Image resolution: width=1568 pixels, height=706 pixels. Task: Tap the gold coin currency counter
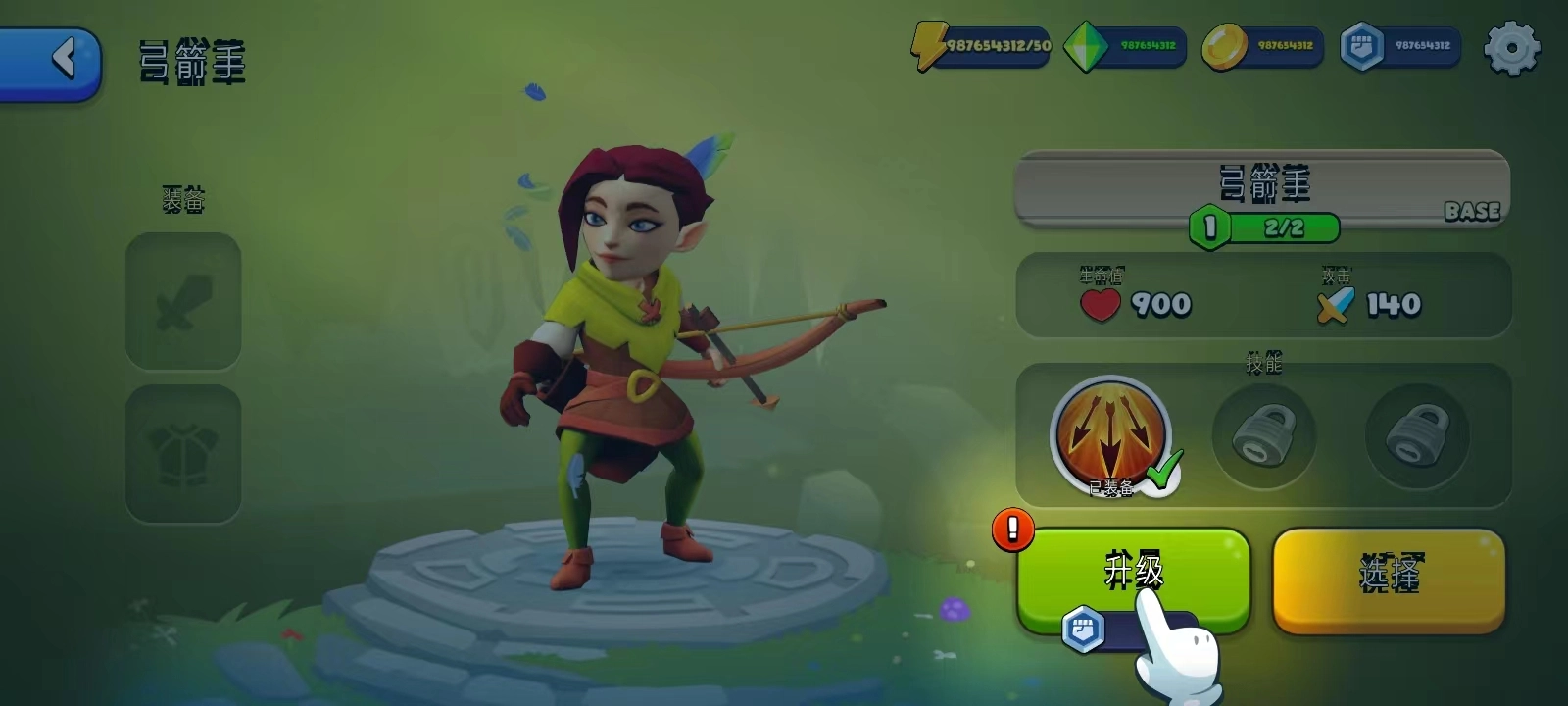(x=1263, y=46)
